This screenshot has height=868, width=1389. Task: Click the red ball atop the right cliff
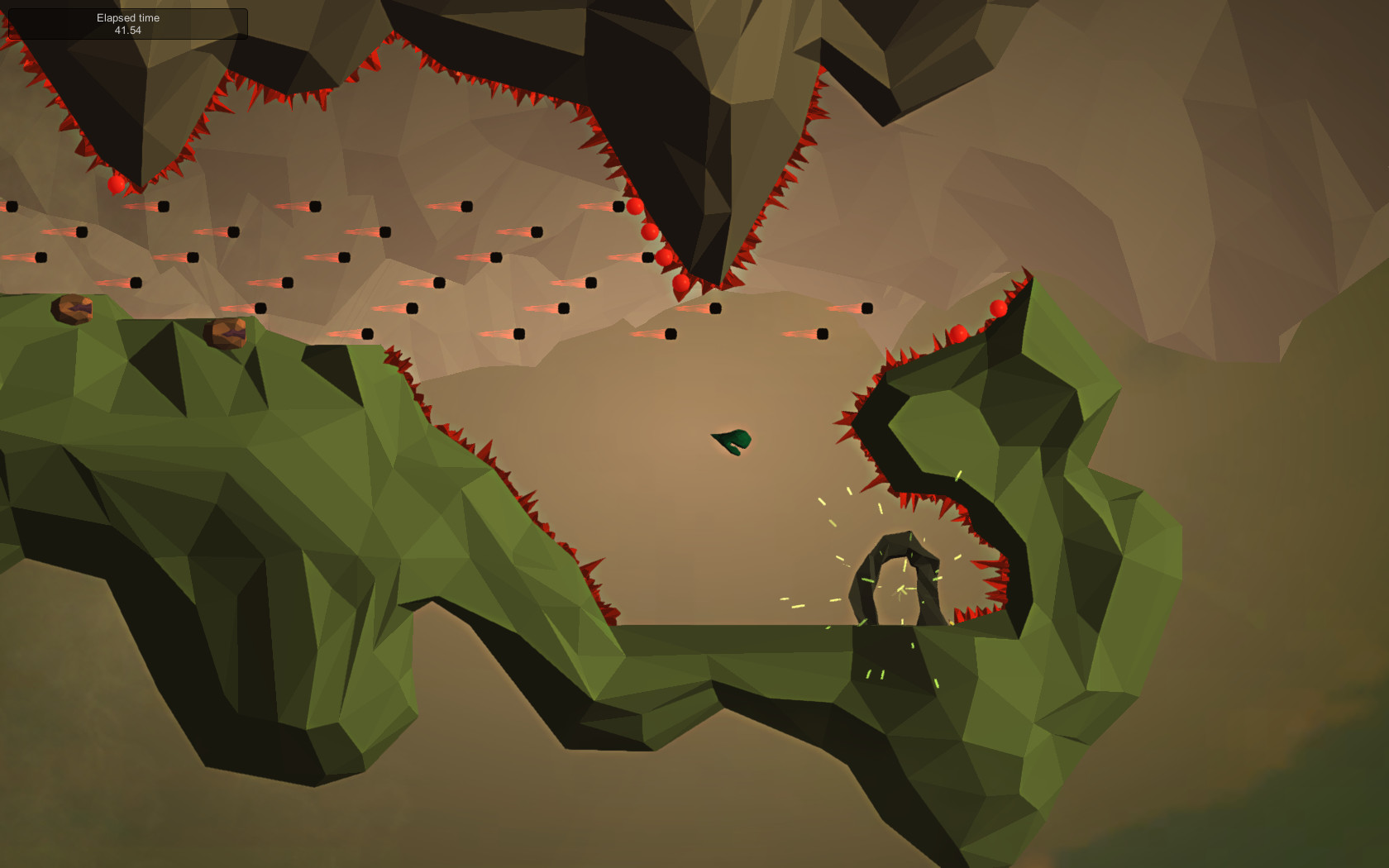pos(998,306)
